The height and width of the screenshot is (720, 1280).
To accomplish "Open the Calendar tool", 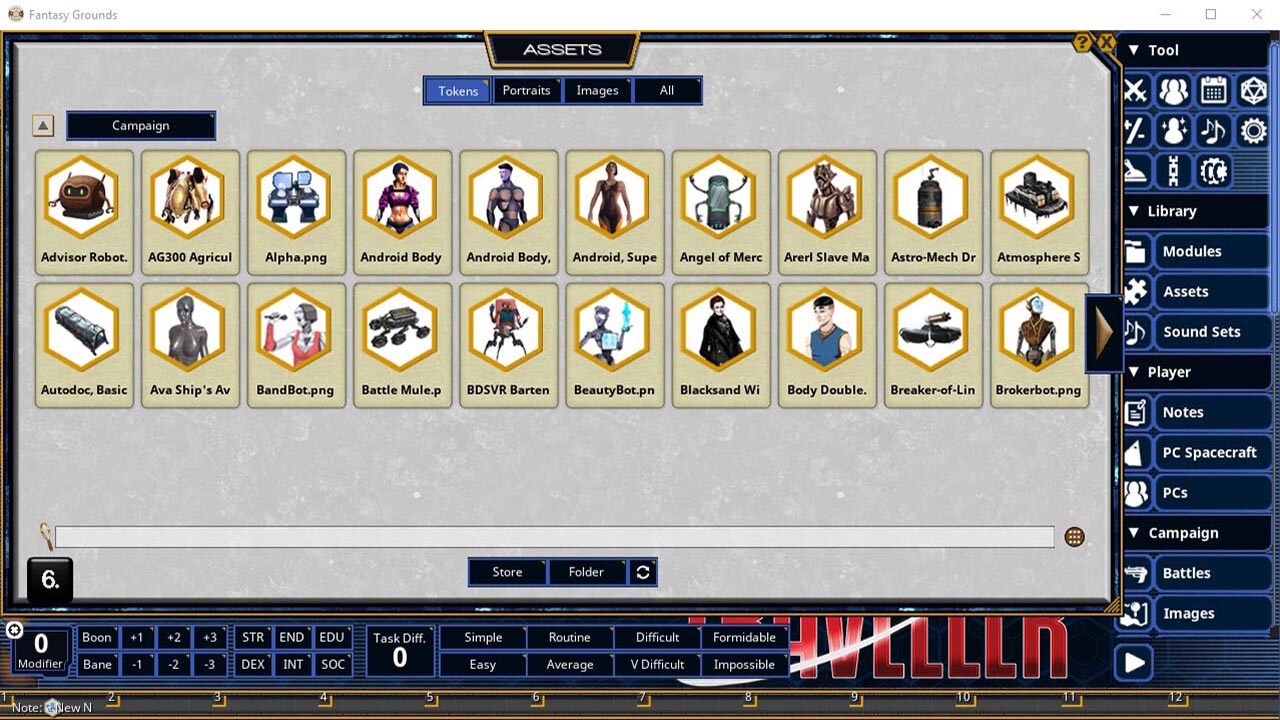I will pos(1213,91).
